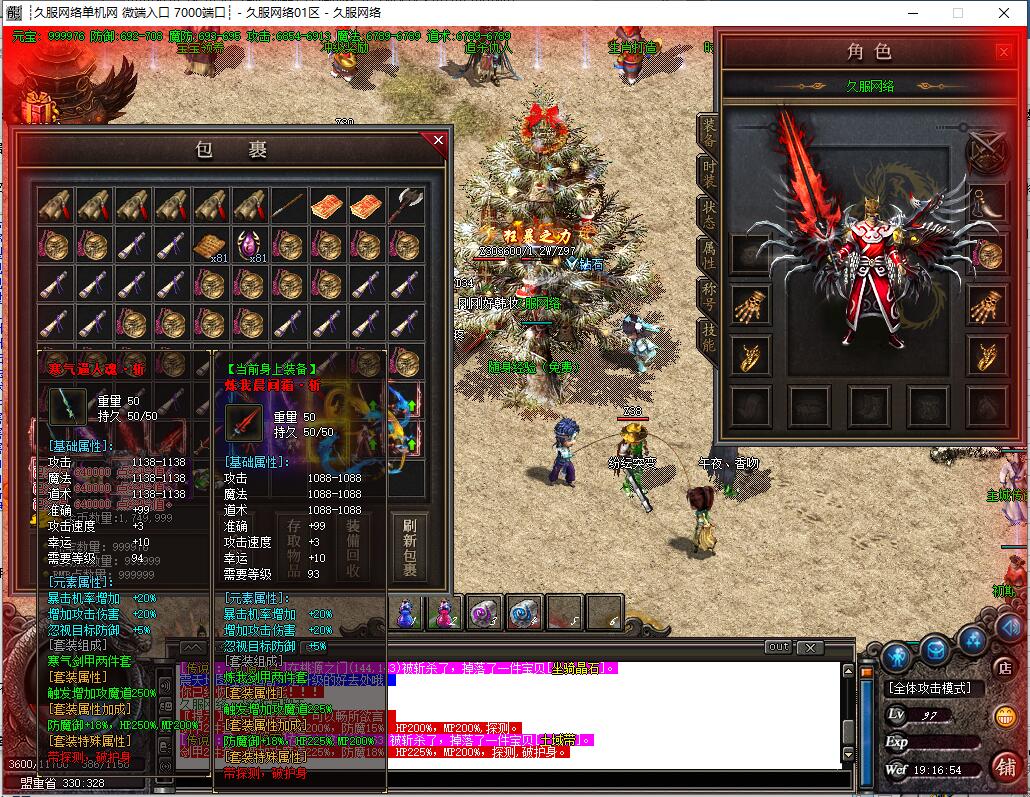
Task: Show the 状态 status tab
Action: coord(708,214)
